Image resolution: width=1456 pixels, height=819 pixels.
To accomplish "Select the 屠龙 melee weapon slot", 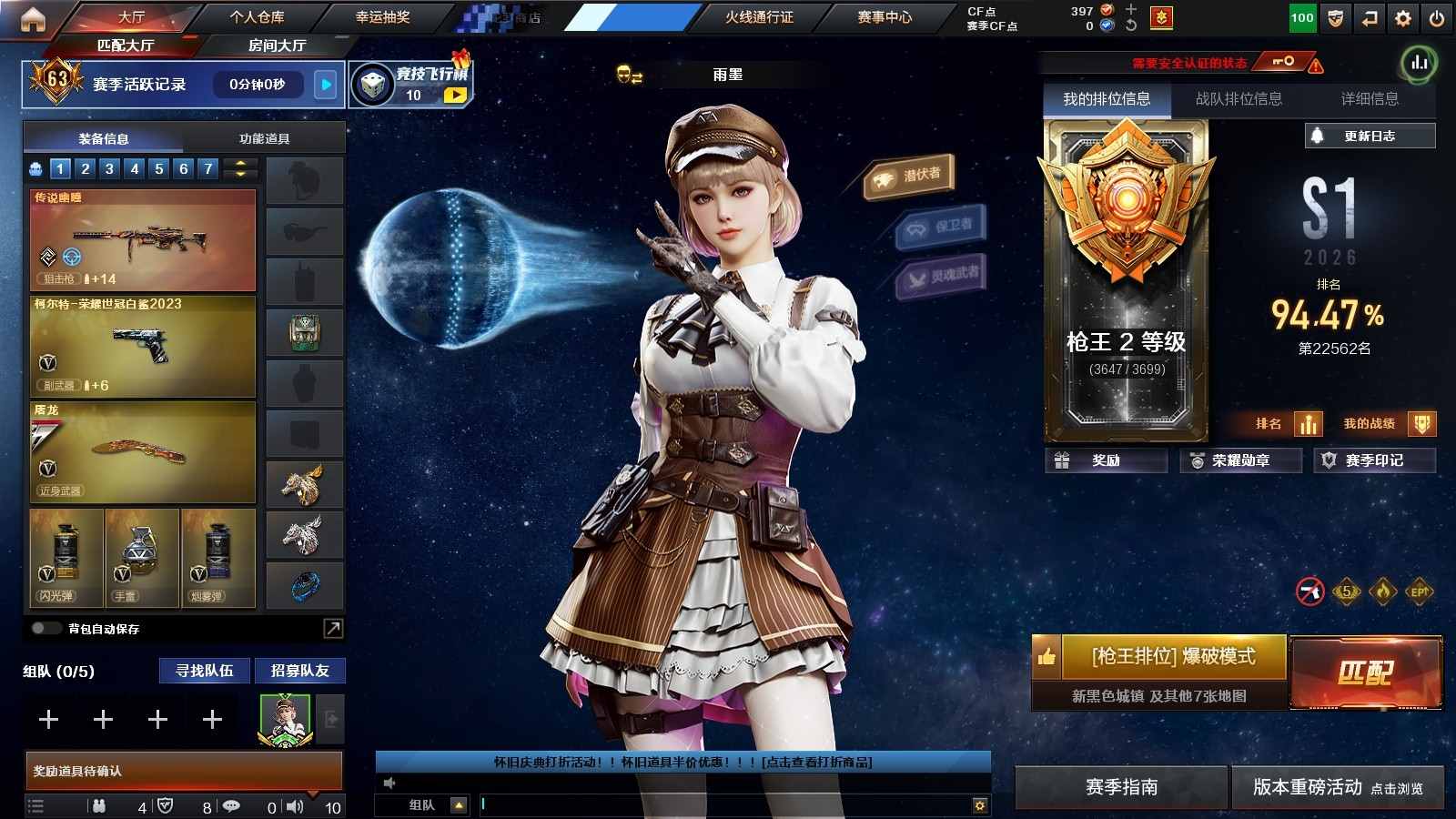I will pos(143,451).
